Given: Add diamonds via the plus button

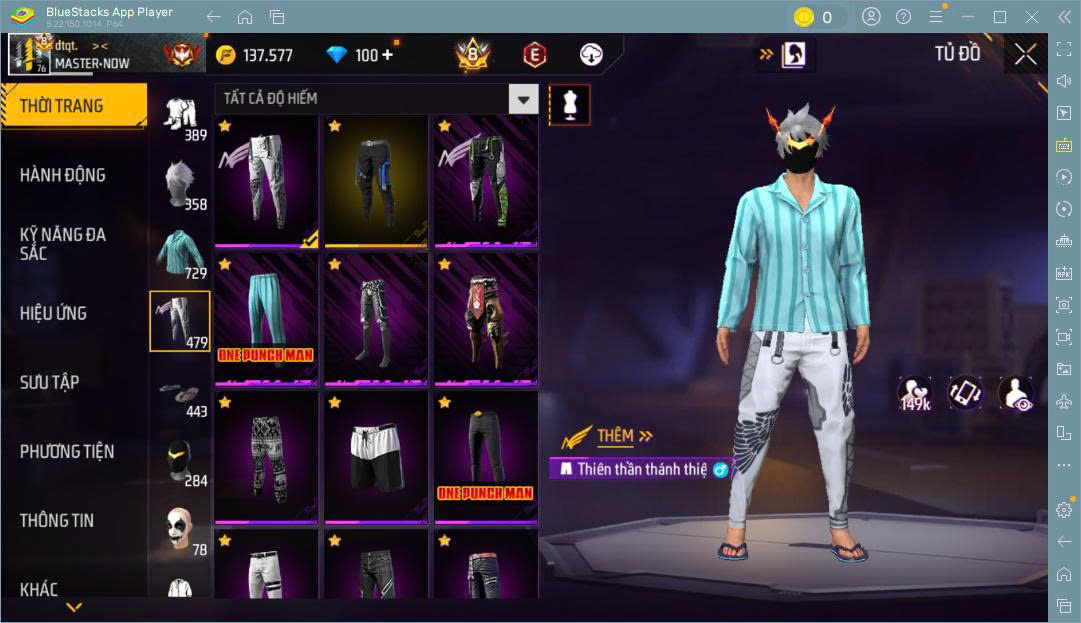Looking at the screenshot, I should click(387, 55).
